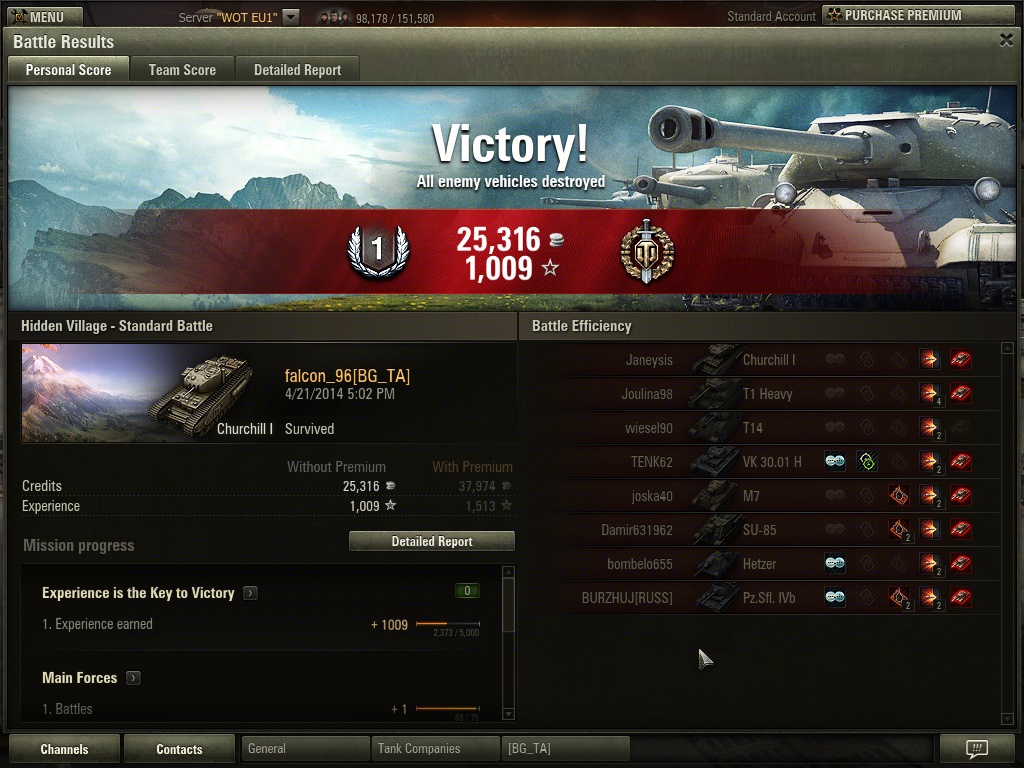1024x768 pixels.
Task: Open the Contacts list
Action: pyautogui.click(x=179, y=749)
